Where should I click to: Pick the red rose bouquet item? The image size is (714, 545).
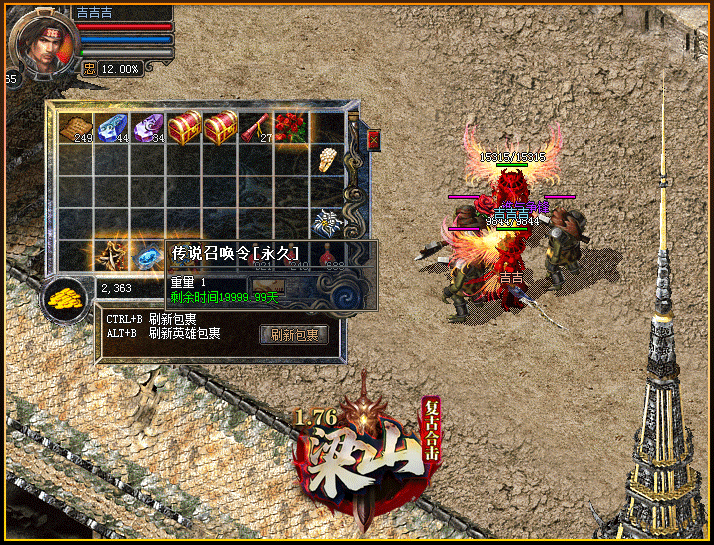291,128
